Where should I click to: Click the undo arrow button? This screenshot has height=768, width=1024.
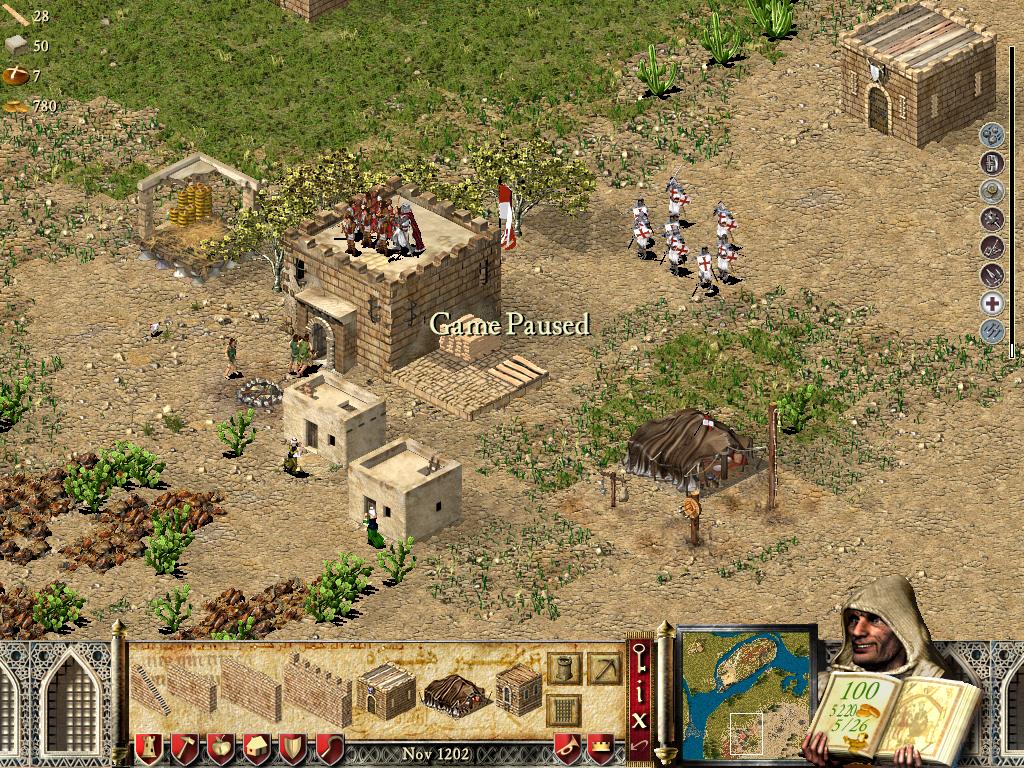(x=640, y=745)
